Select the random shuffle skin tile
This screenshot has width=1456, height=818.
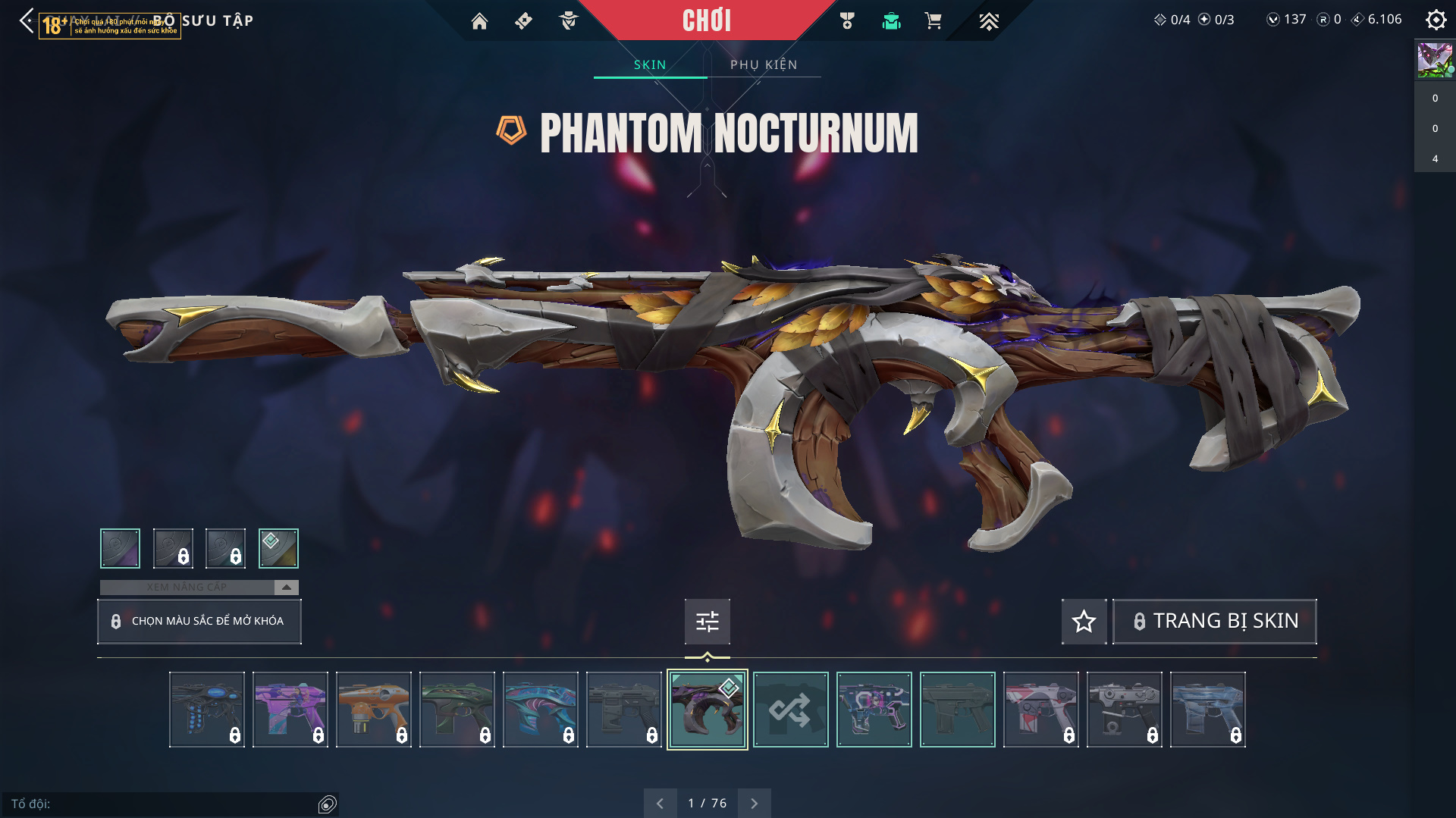[790, 710]
